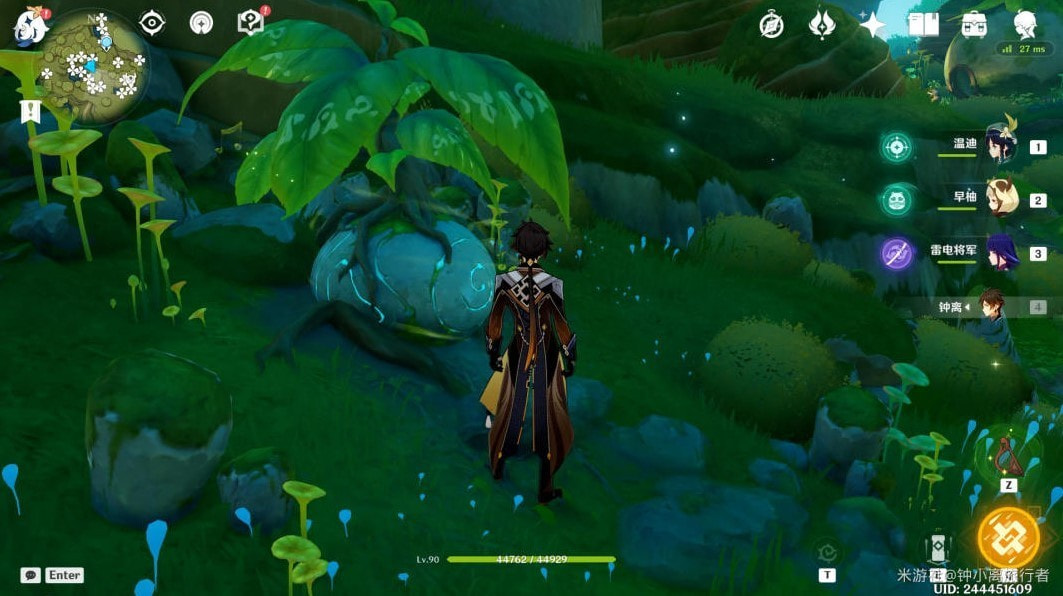Image resolution: width=1063 pixels, height=596 pixels.
Task: Click the eye-shaped icon beside the minimap
Action: click(x=152, y=23)
